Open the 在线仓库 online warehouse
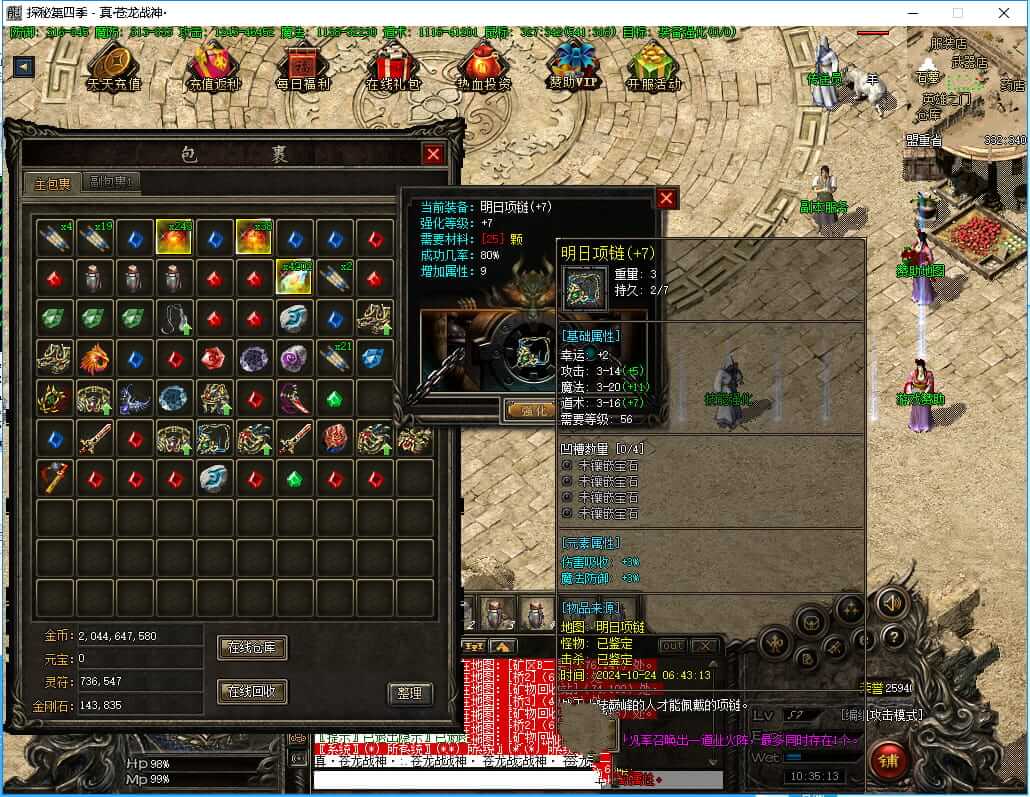The width and height of the screenshot is (1030, 797). click(x=252, y=648)
